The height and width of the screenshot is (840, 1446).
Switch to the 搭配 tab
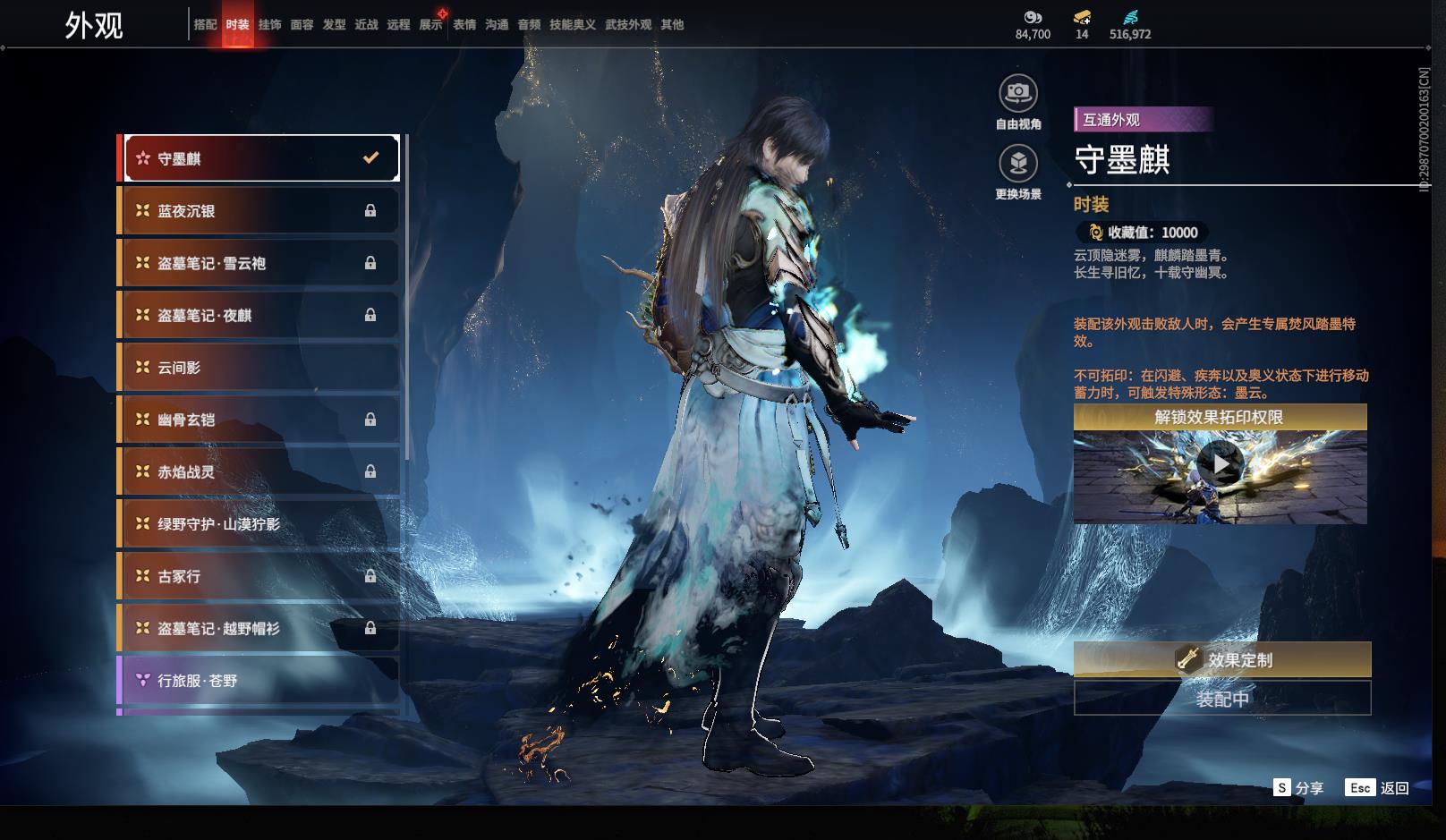205,25
